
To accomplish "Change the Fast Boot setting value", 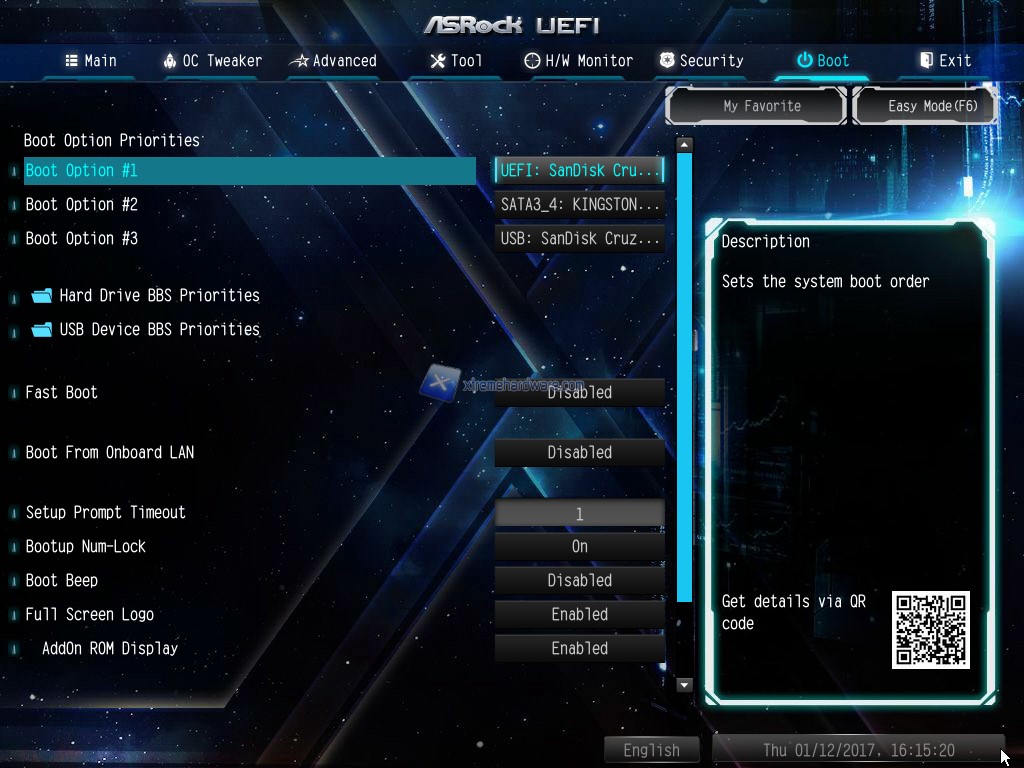I will (580, 392).
